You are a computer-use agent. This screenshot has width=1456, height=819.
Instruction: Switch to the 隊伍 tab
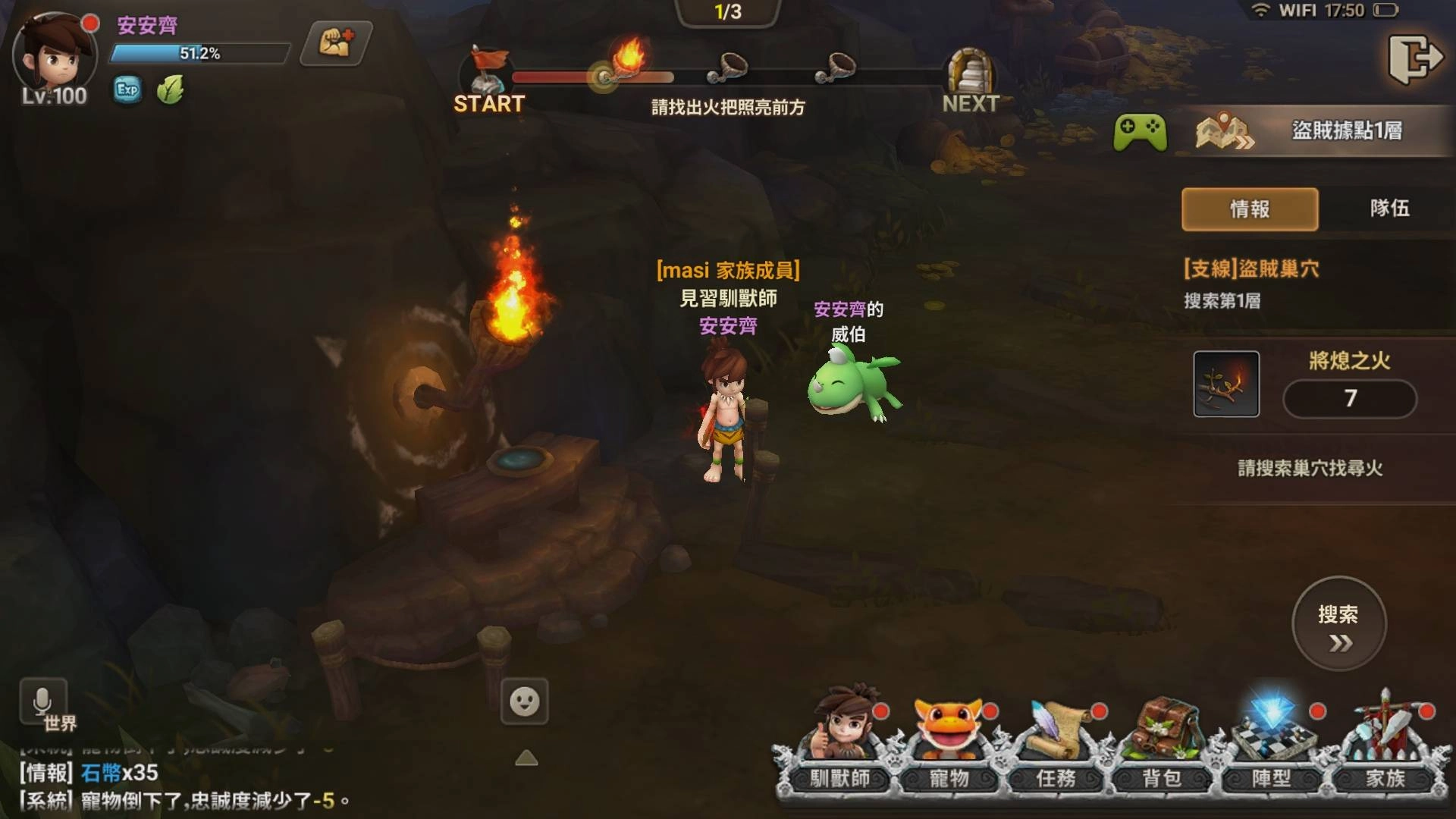point(1389,209)
